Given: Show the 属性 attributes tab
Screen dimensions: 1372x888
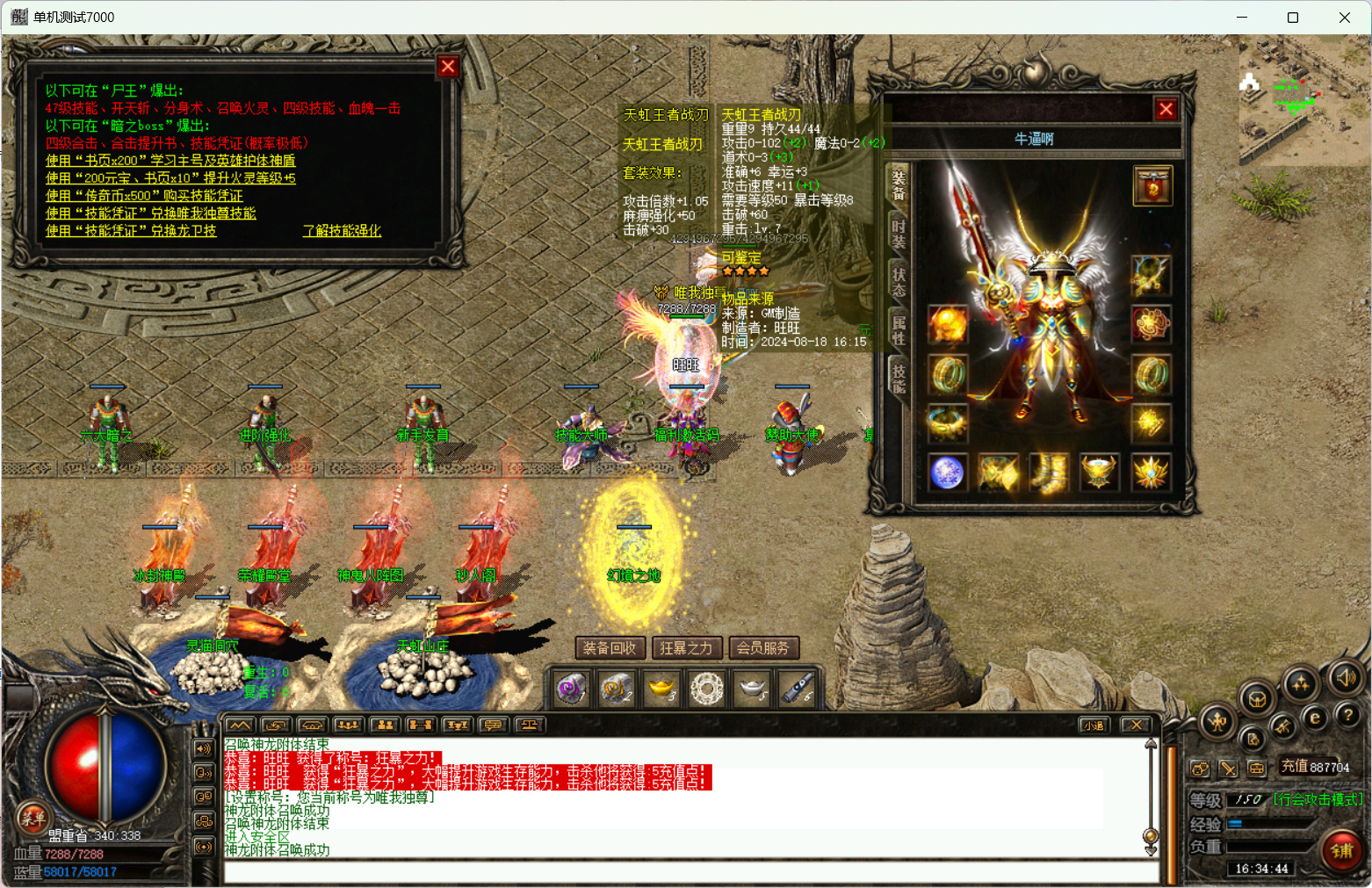Looking at the screenshot, I should [899, 330].
